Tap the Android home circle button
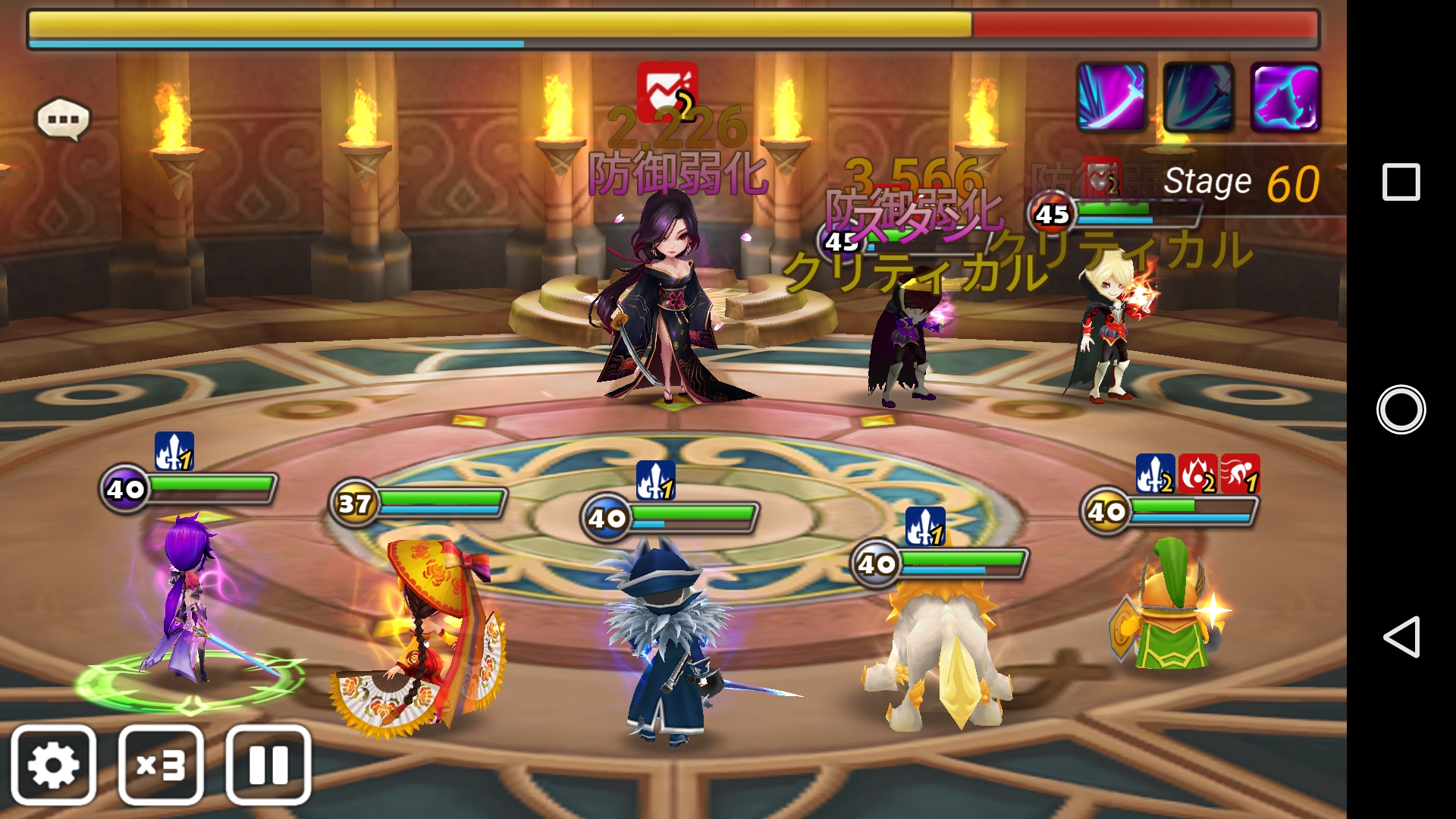Screen dimensions: 1456x819 tap(1401, 409)
